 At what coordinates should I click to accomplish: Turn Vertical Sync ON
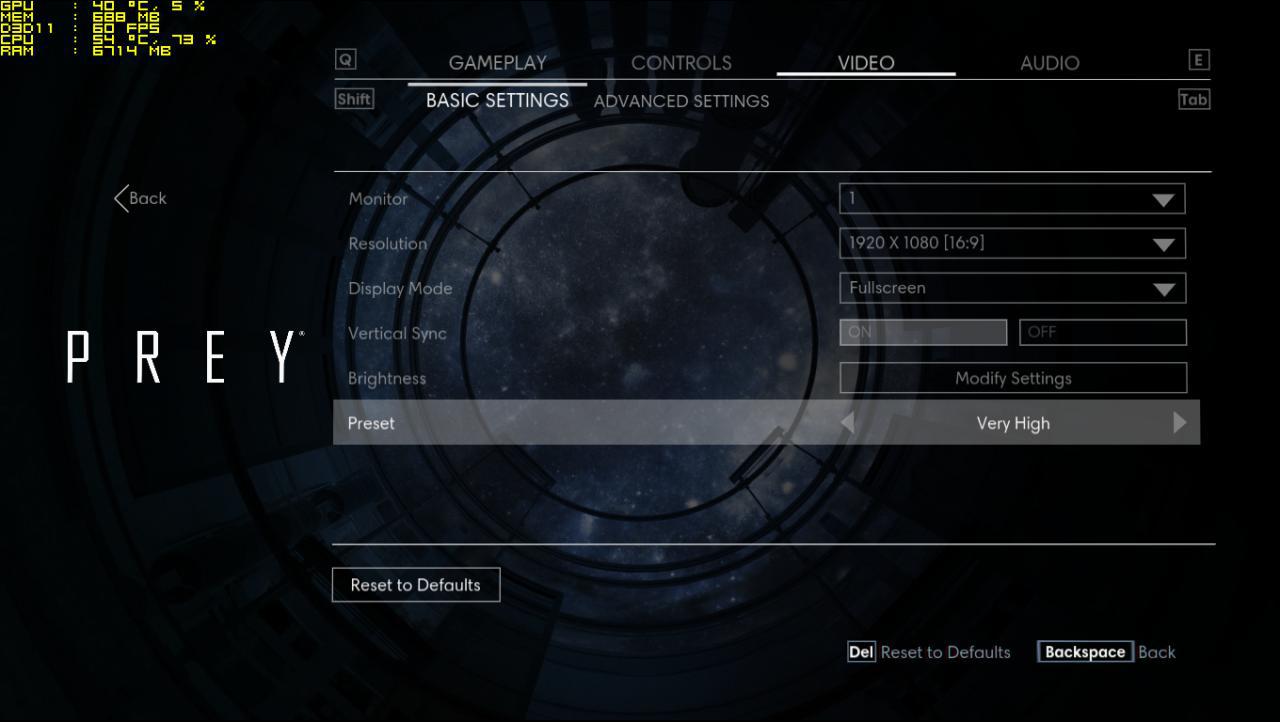click(x=923, y=333)
